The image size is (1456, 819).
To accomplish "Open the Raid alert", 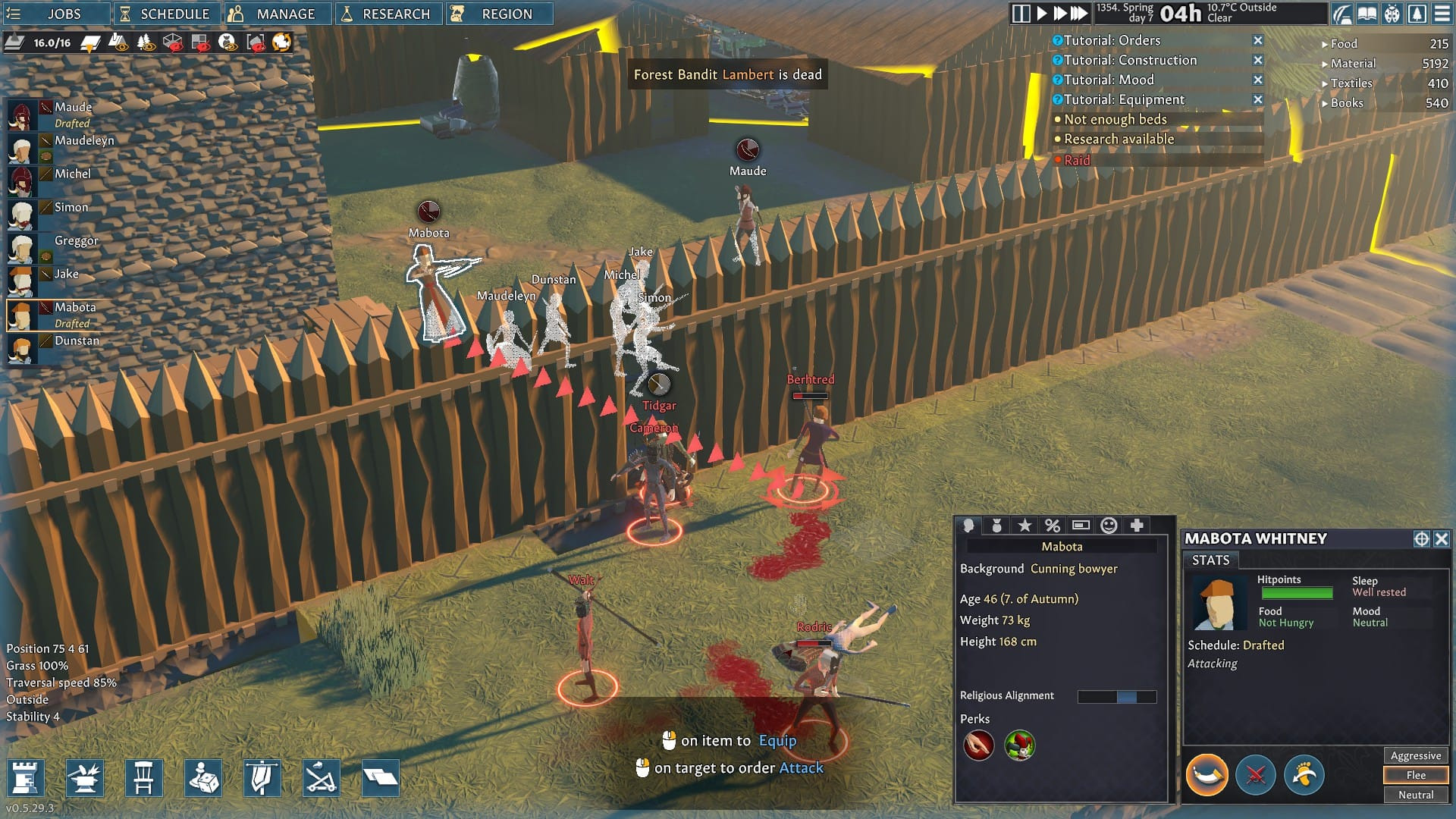I will coord(1077,160).
